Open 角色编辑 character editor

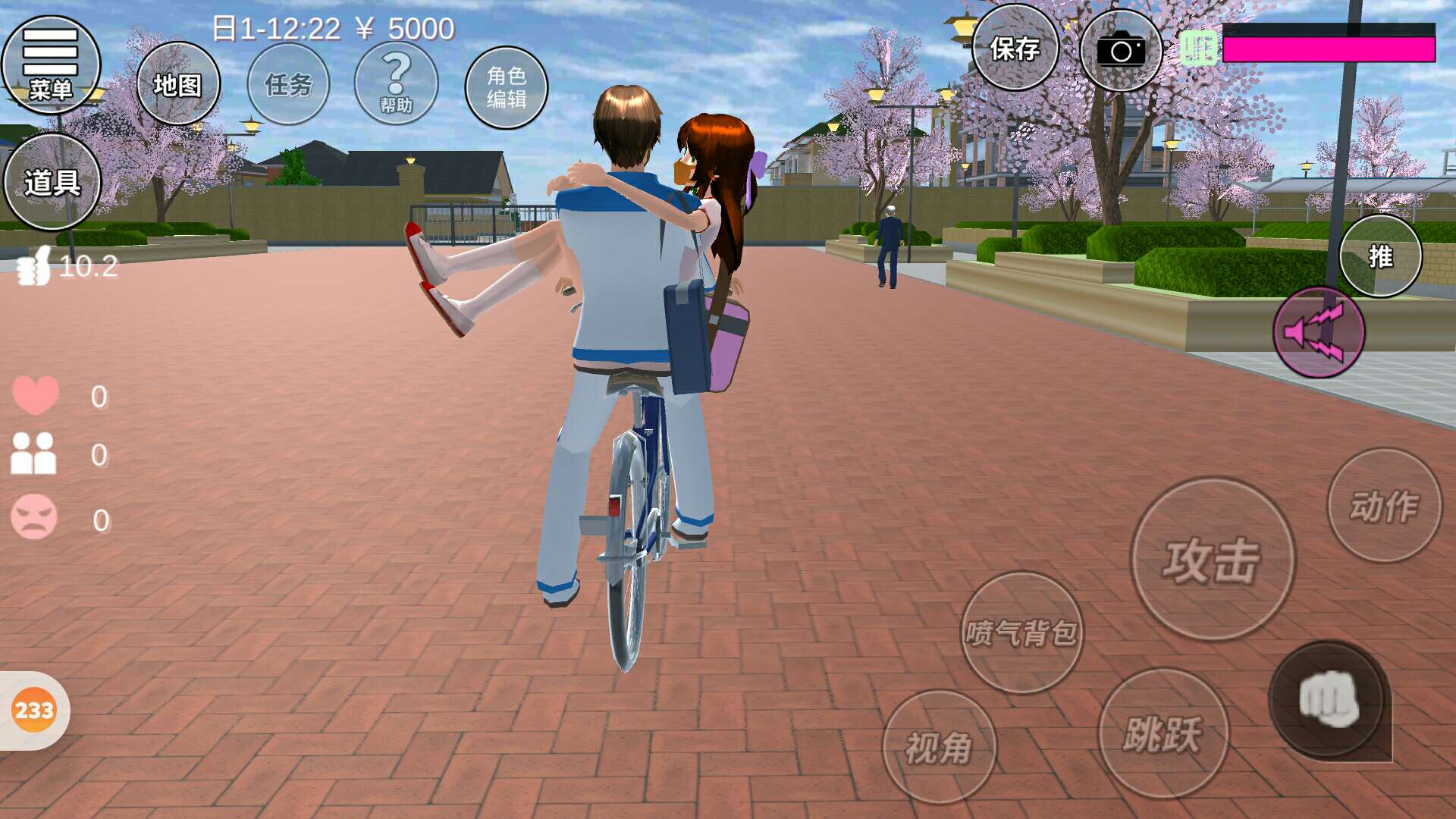tap(507, 87)
